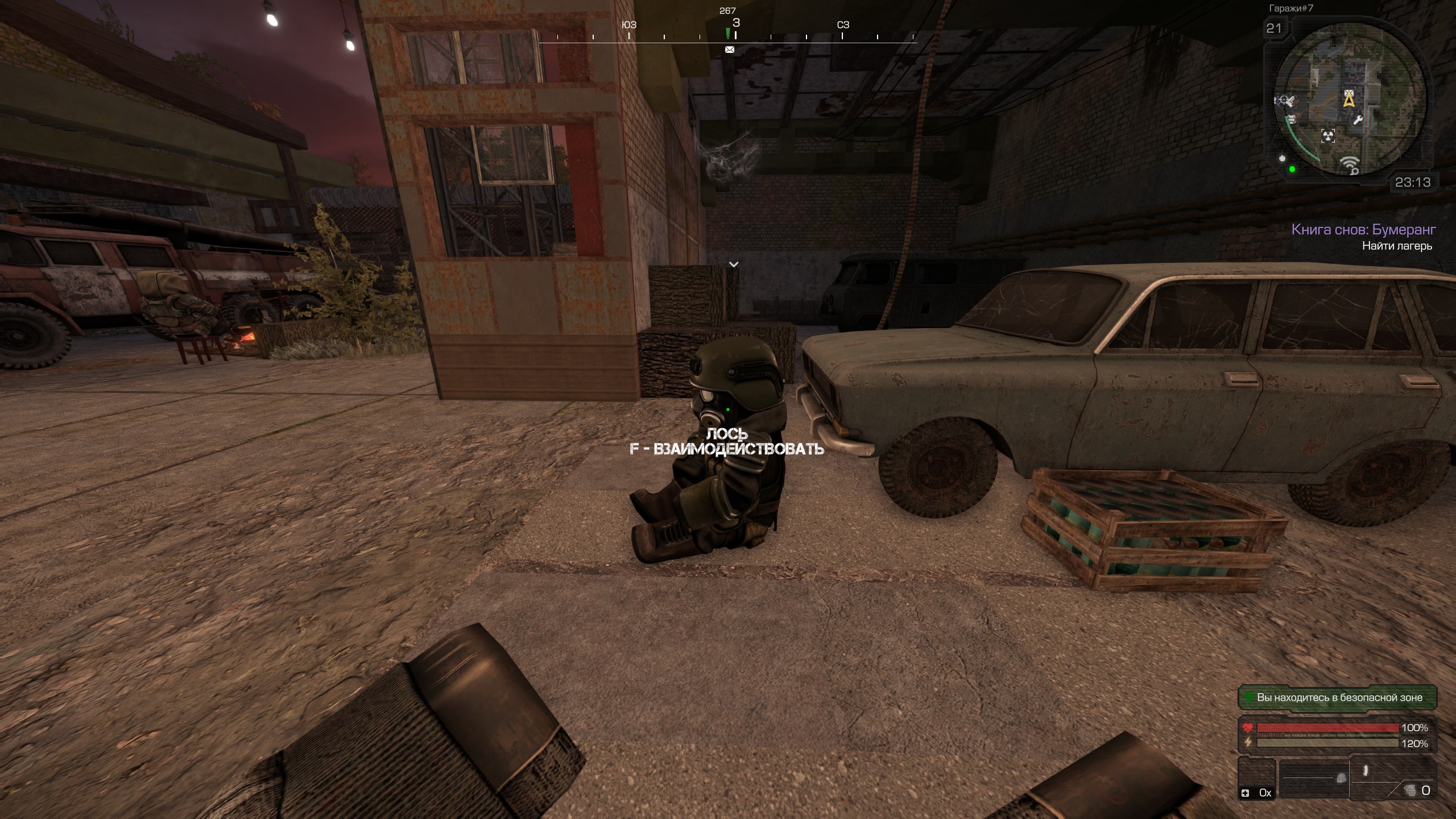The width and height of the screenshot is (1456, 819).
Task: Open the quest tracker "Книга снов: Бумеранг"
Action: (x=1363, y=230)
